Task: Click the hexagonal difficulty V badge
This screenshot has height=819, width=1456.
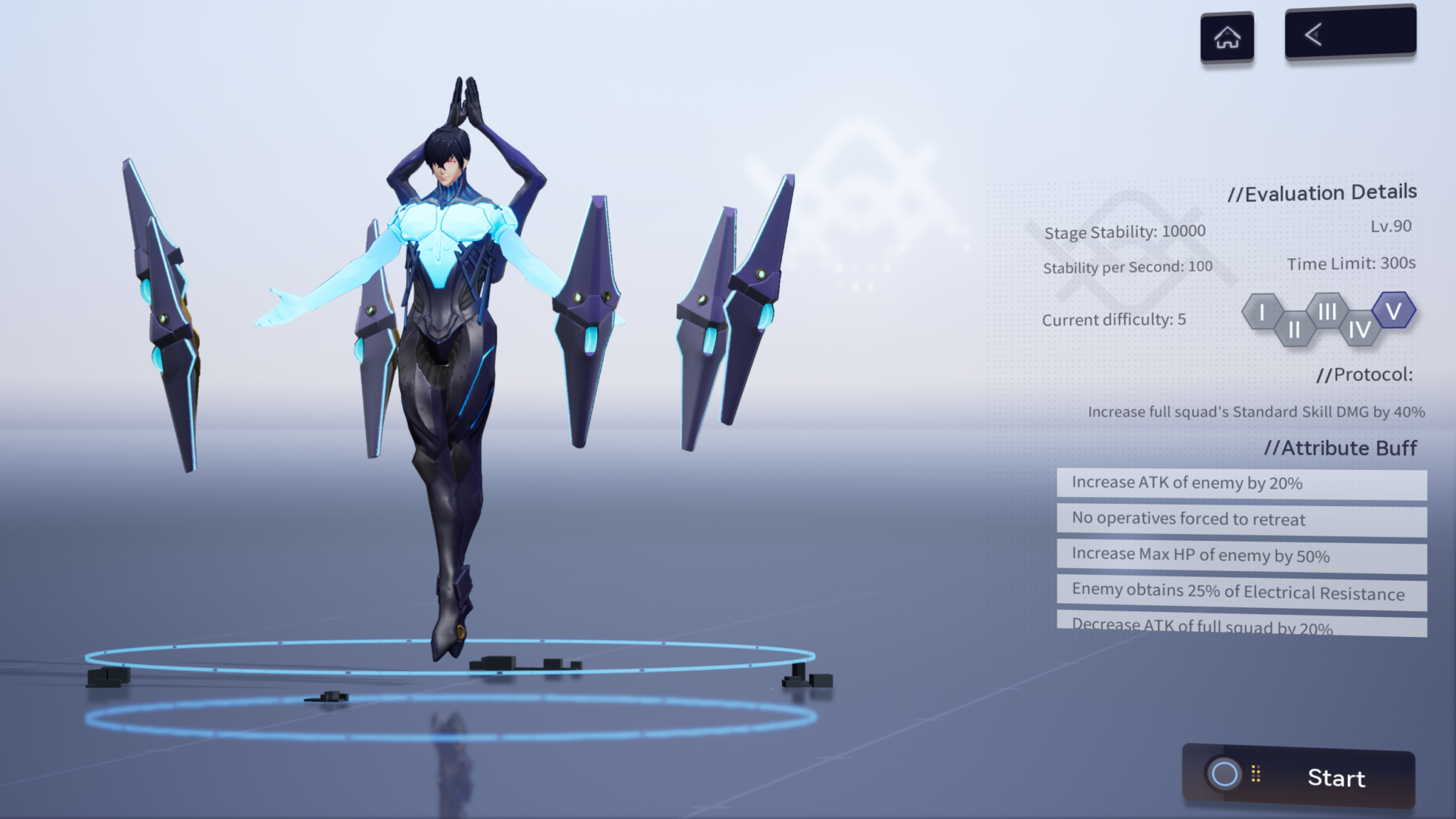Action: click(x=1393, y=309)
